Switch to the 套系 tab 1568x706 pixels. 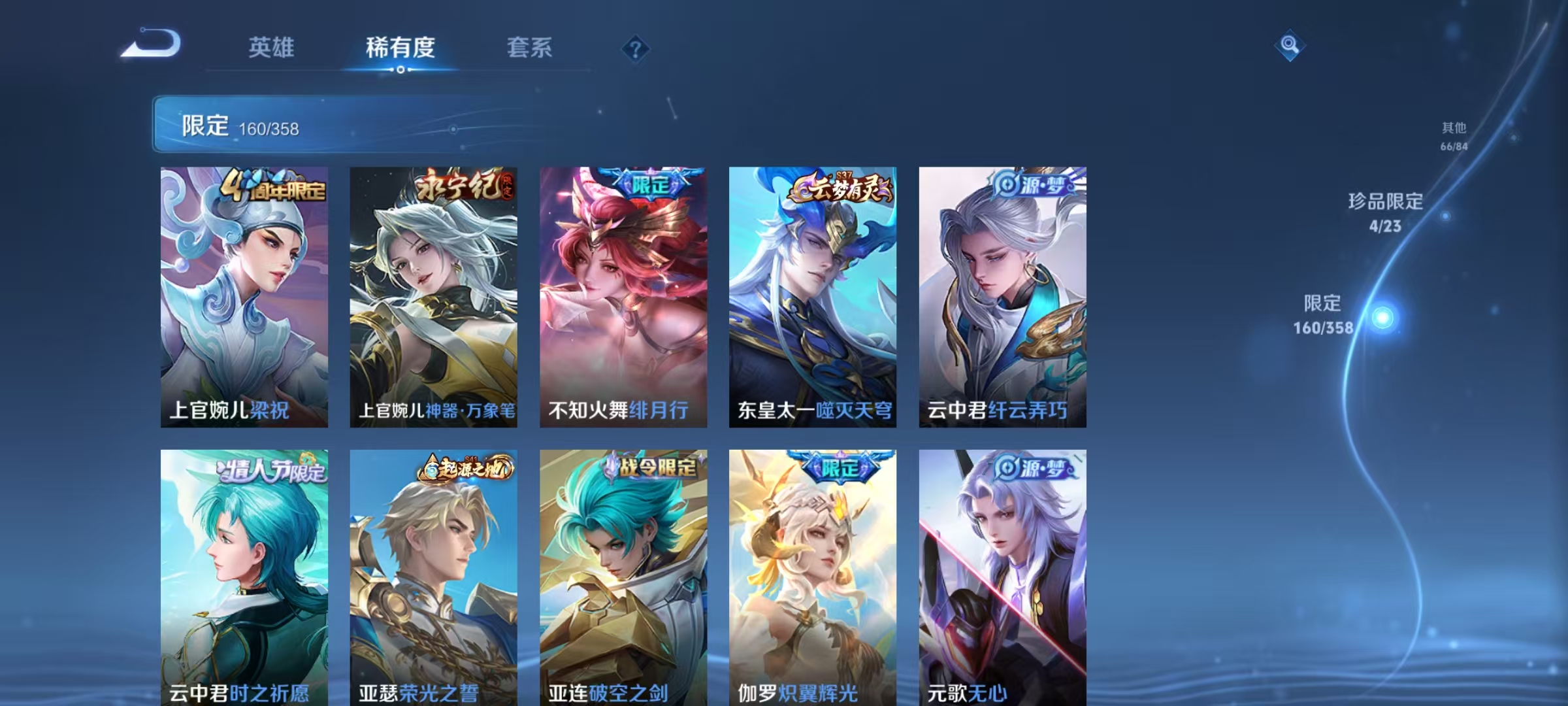point(529,47)
